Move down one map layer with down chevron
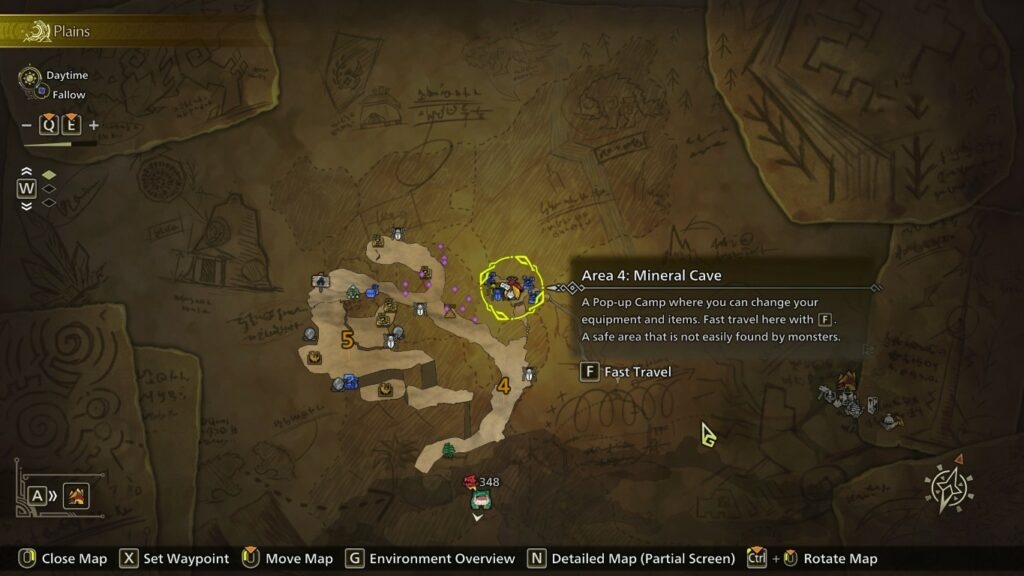The height and width of the screenshot is (576, 1024). (x=26, y=205)
